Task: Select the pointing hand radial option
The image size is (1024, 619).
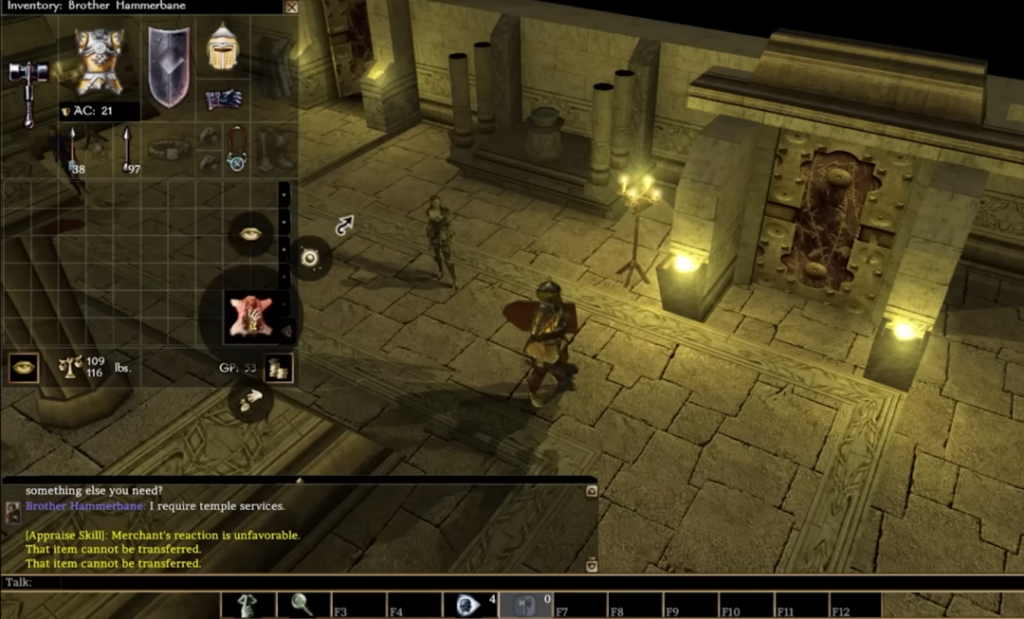Action: tap(250, 400)
